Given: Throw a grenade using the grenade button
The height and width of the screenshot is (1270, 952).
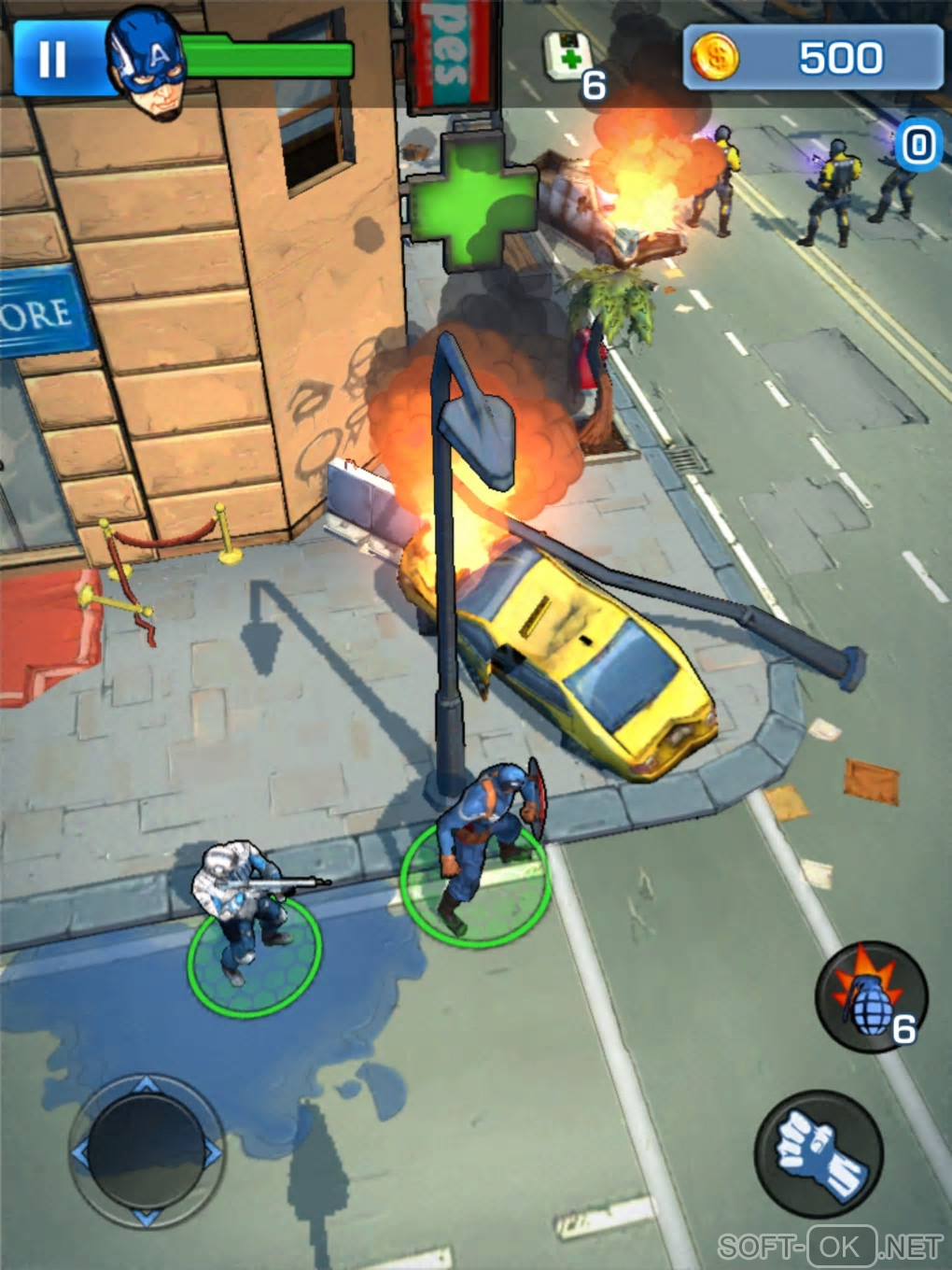Looking at the screenshot, I should [x=870, y=996].
